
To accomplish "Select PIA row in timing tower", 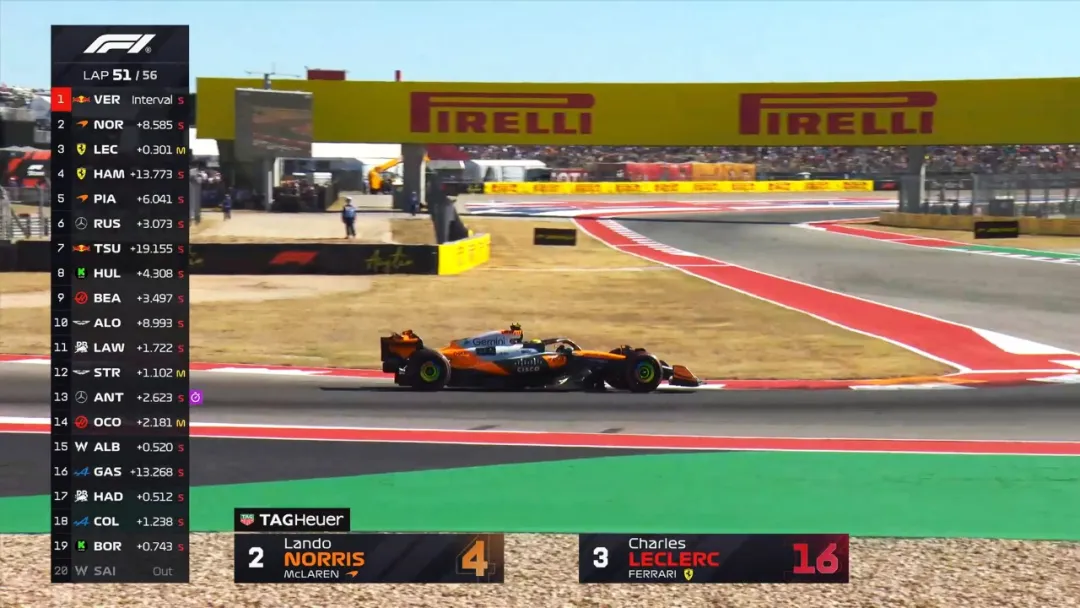I will [x=120, y=199].
